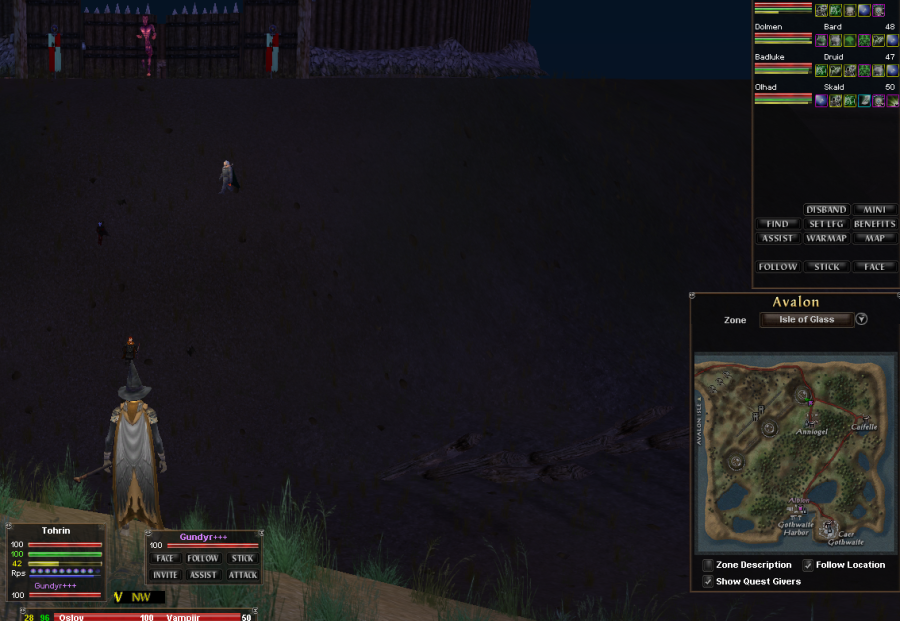Click the Avalon Isle label on map edge

click(x=699, y=421)
